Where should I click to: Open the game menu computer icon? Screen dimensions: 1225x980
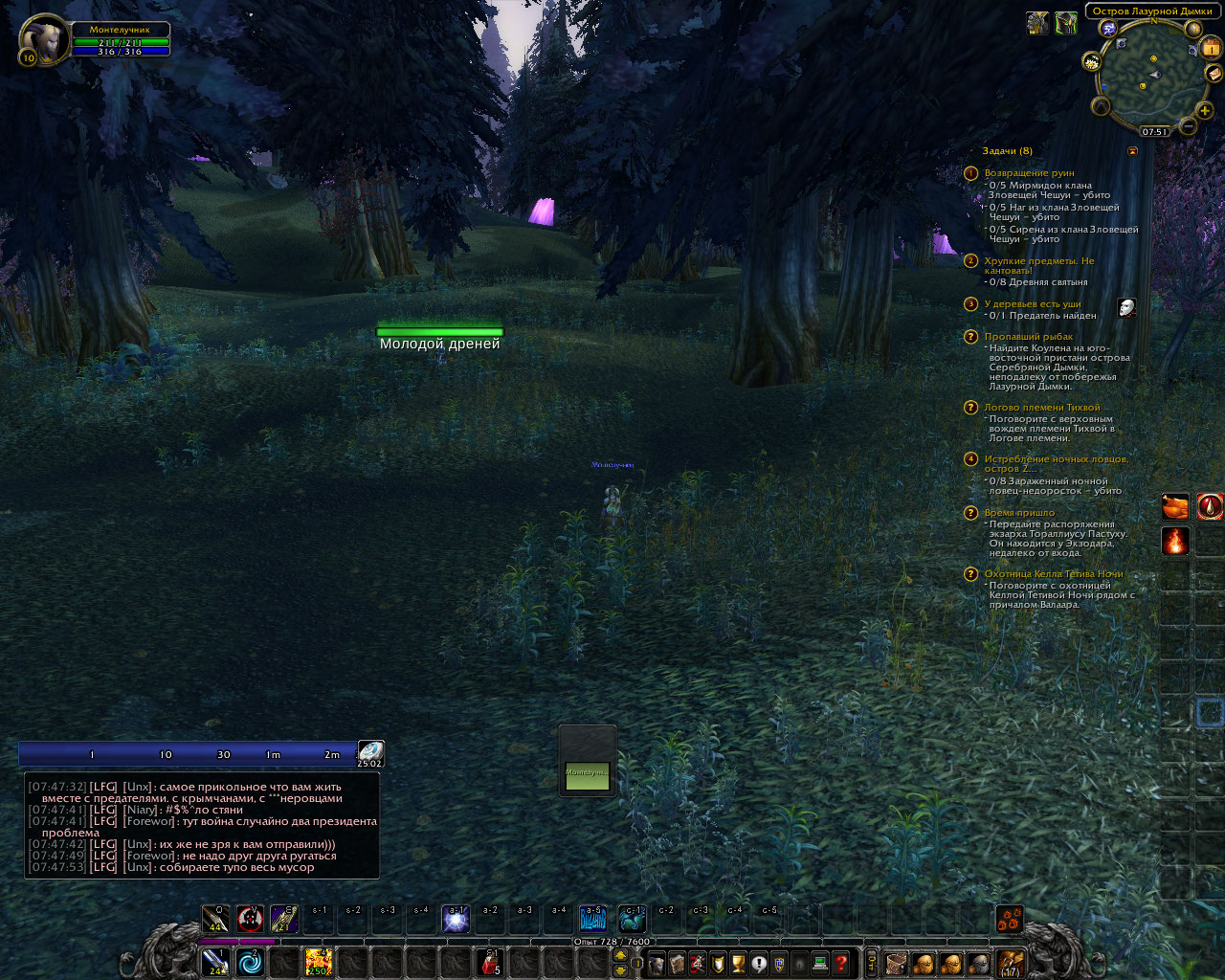[x=819, y=964]
